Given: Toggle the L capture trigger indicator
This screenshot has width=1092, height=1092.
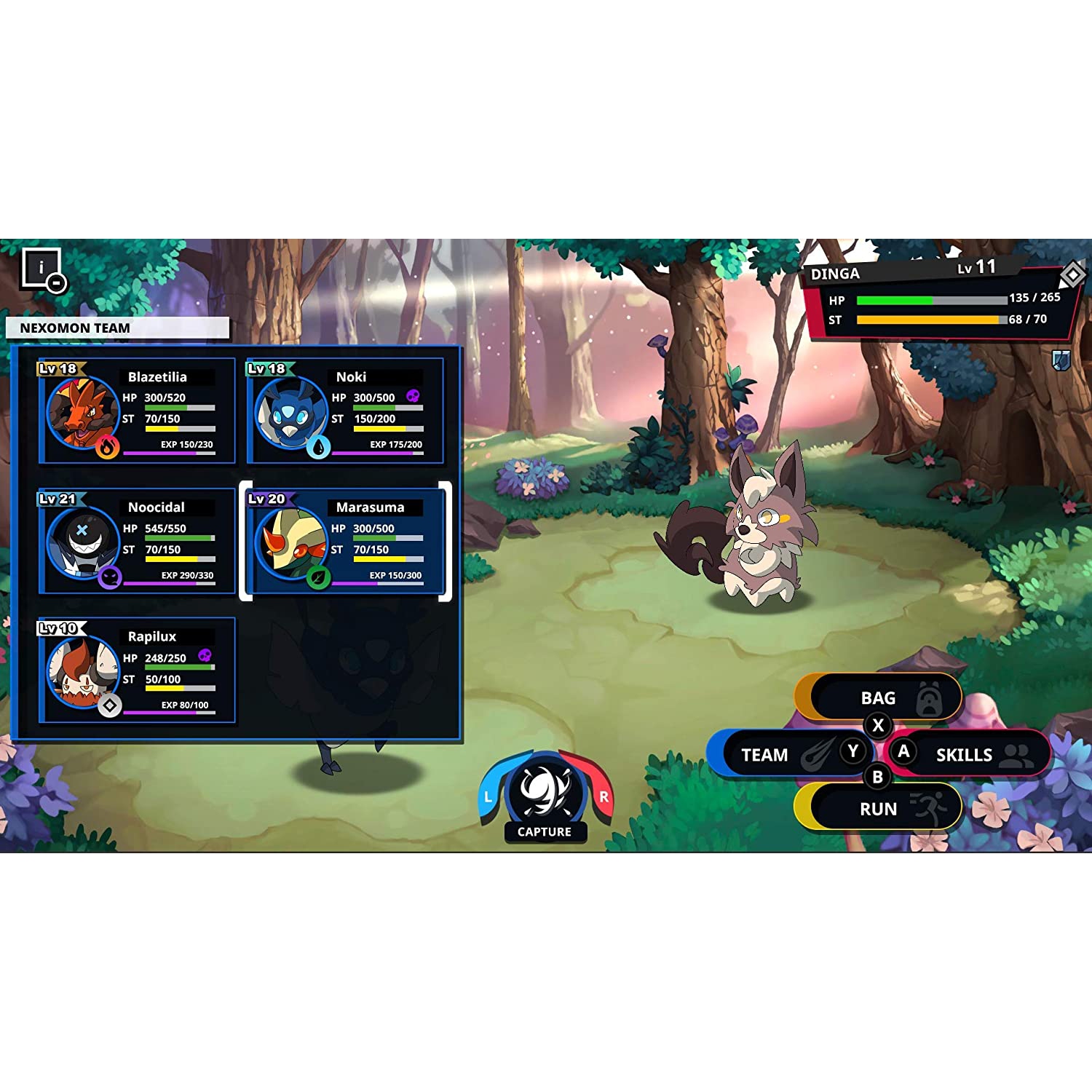Looking at the screenshot, I should point(486,796).
